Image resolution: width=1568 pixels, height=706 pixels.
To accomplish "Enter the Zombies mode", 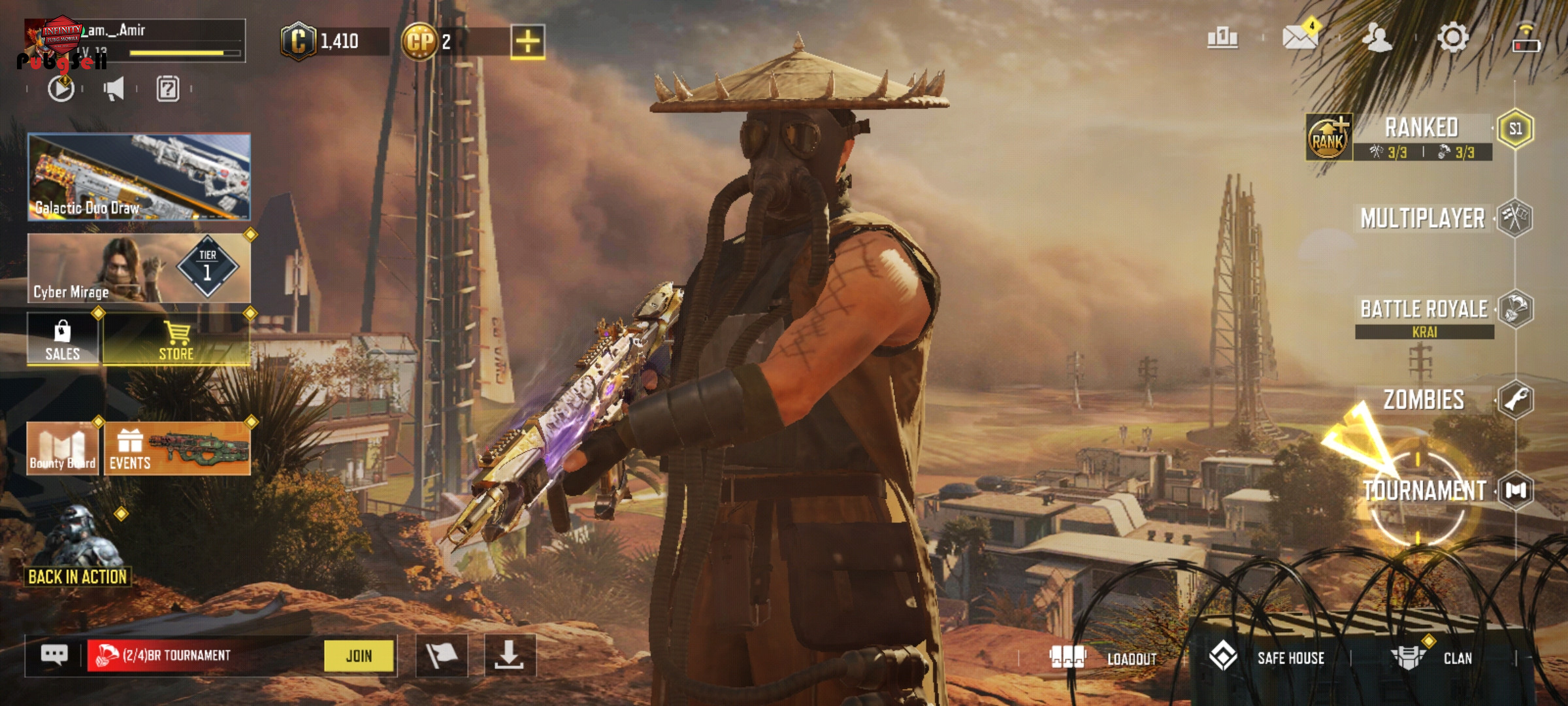I will point(1424,399).
